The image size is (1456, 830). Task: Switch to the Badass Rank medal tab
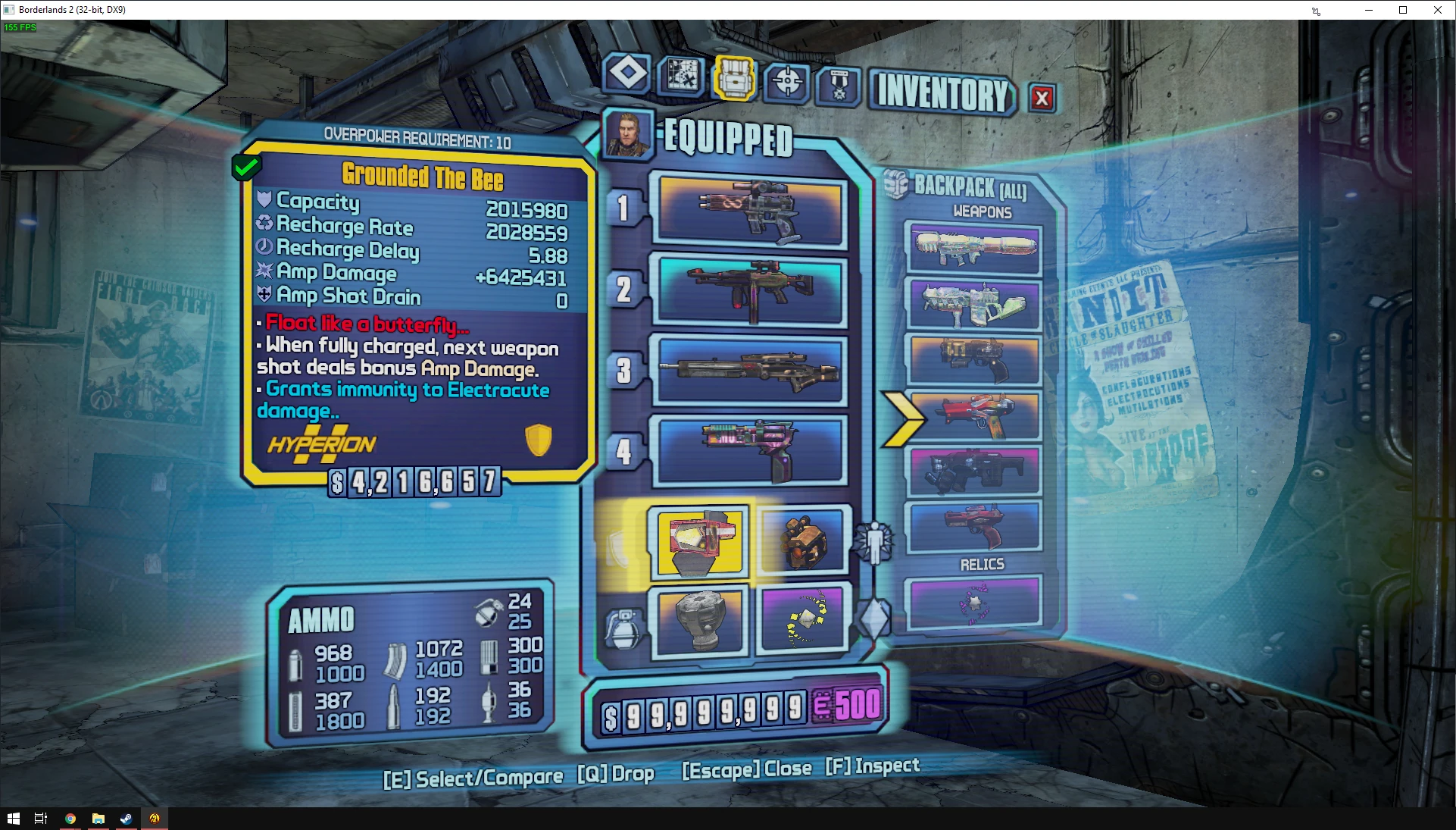tap(839, 86)
